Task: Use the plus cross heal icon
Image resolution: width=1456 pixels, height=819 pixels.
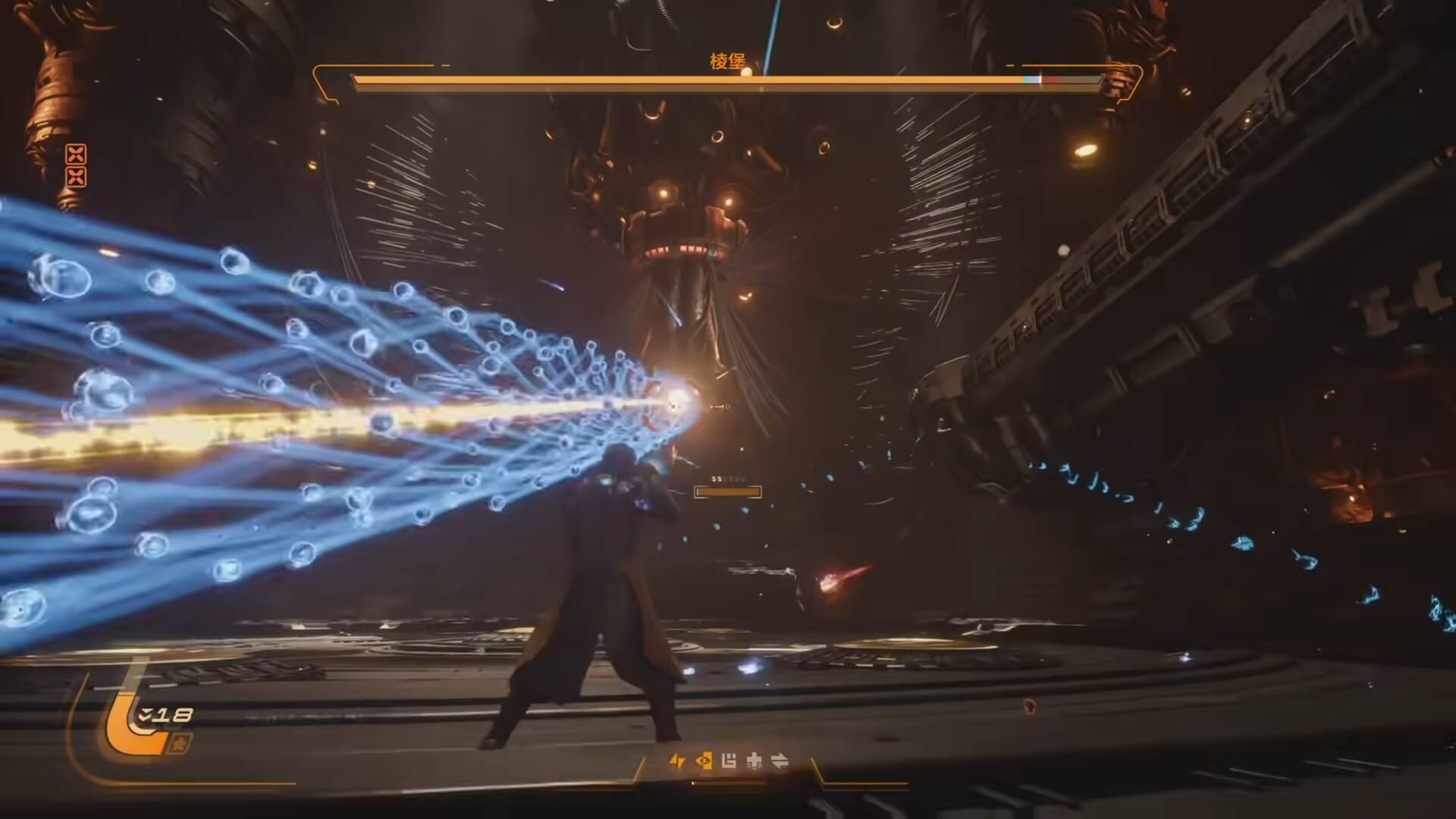Action: click(755, 761)
